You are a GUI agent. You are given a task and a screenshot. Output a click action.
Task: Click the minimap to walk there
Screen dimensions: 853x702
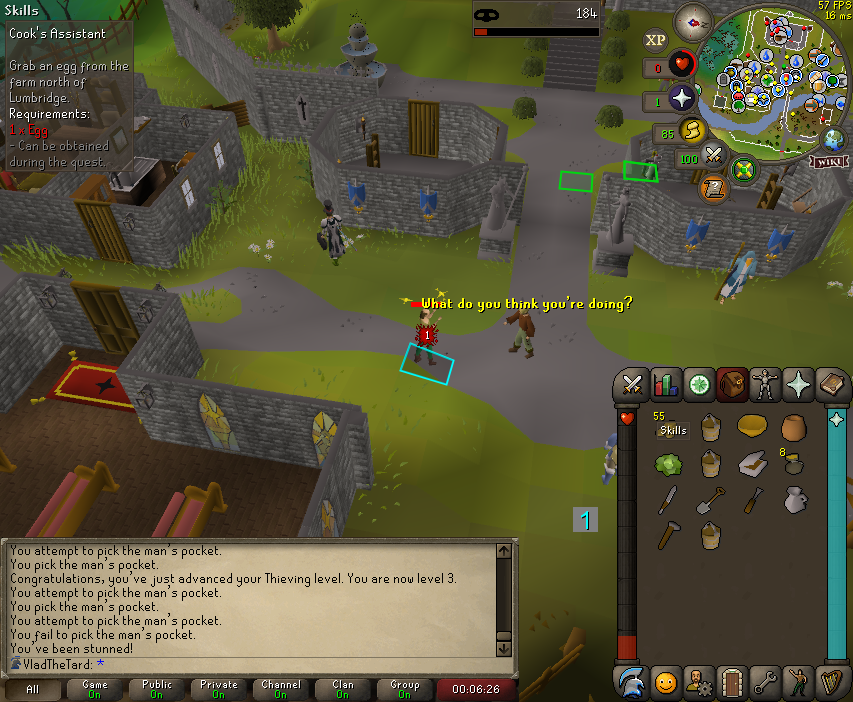[x=770, y=80]
